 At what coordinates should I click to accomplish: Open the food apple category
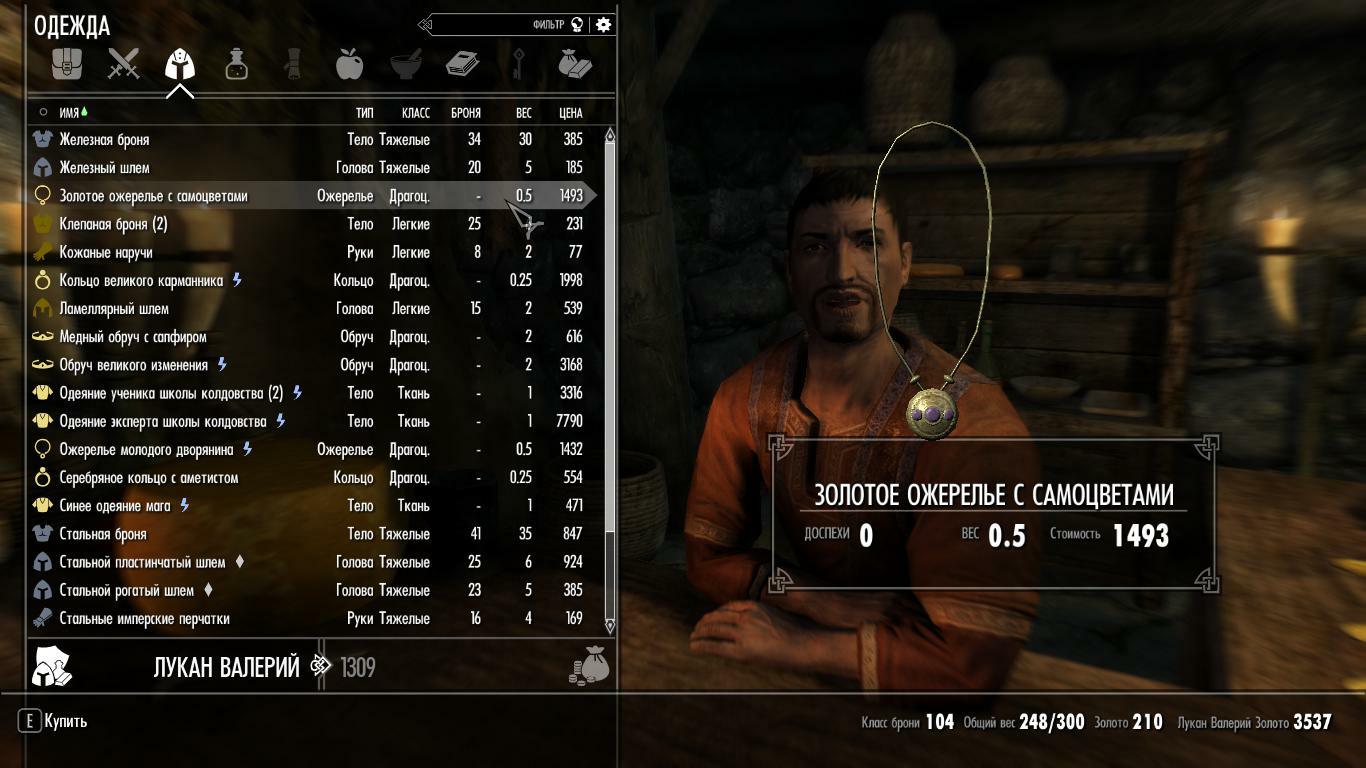[x=349, y=64]
